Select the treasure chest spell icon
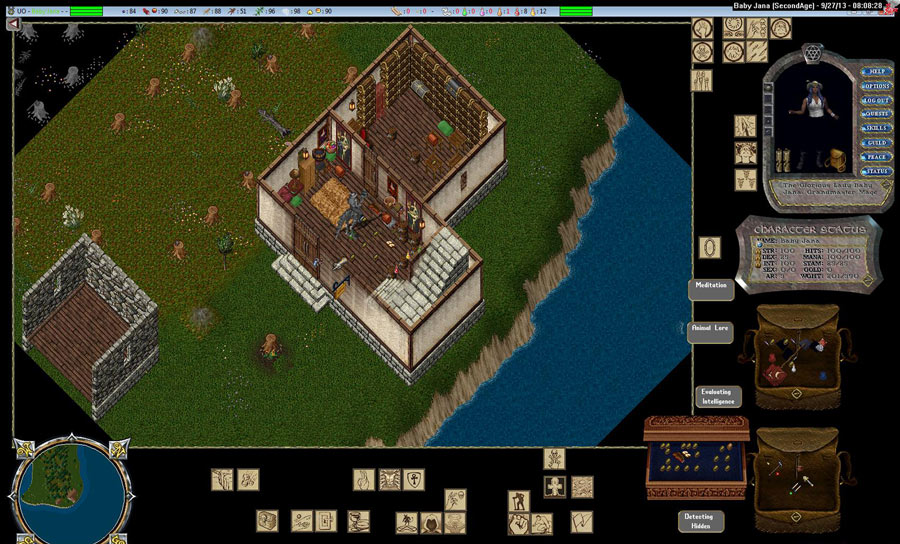 click(x=267, y=520)
